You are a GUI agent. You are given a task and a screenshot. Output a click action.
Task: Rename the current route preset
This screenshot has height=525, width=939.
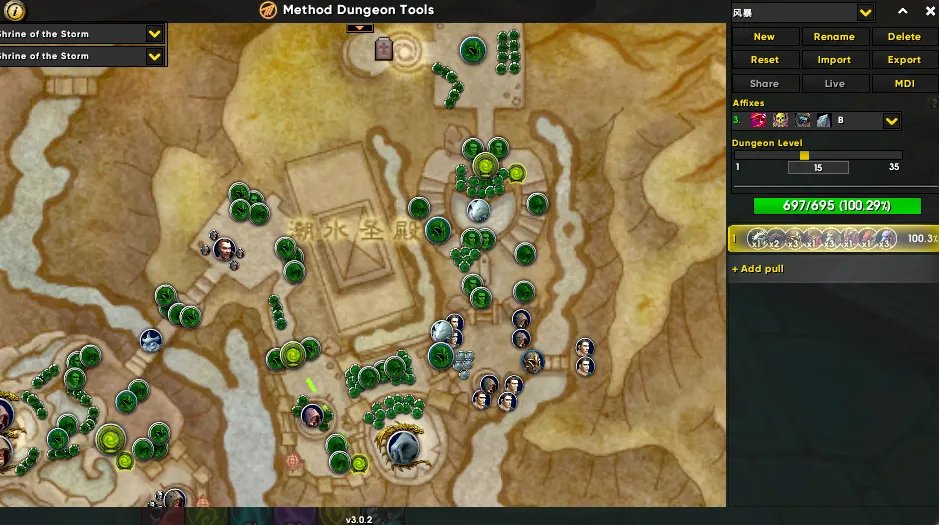coord(834,36)
